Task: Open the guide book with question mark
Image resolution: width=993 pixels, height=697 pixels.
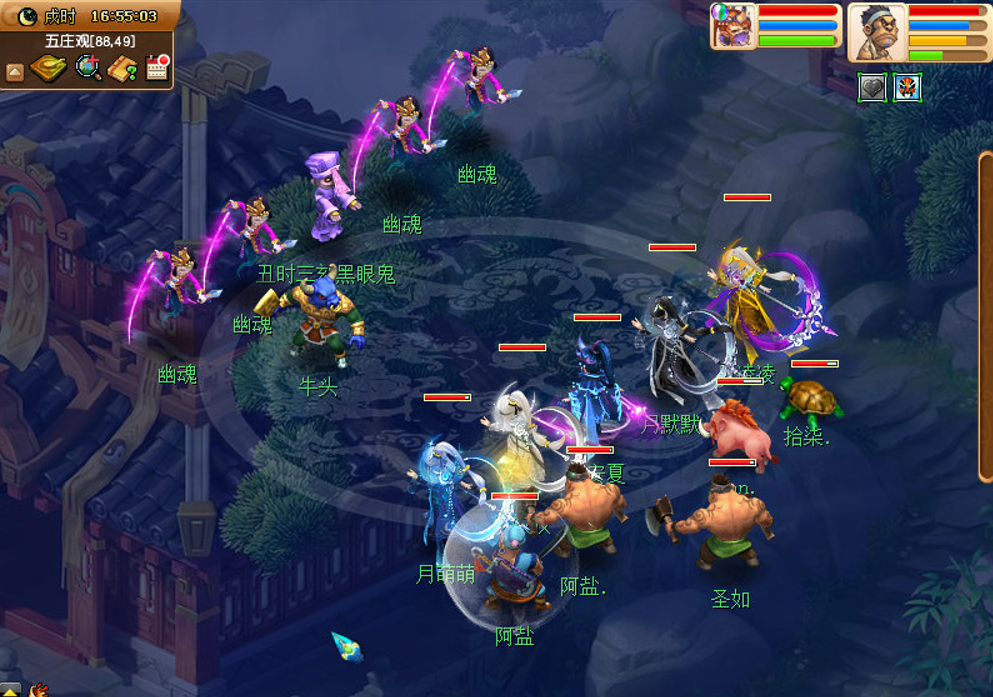Action: [123, 68]
